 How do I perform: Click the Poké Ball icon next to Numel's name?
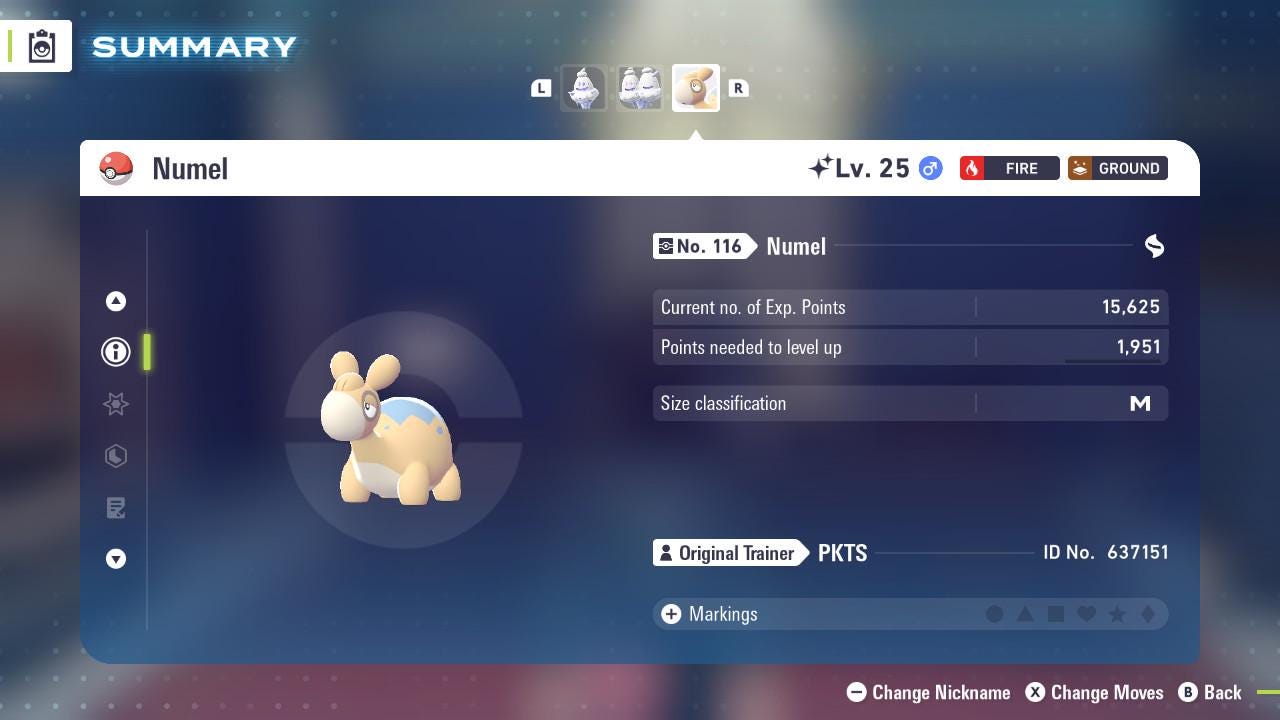(117, 168)
